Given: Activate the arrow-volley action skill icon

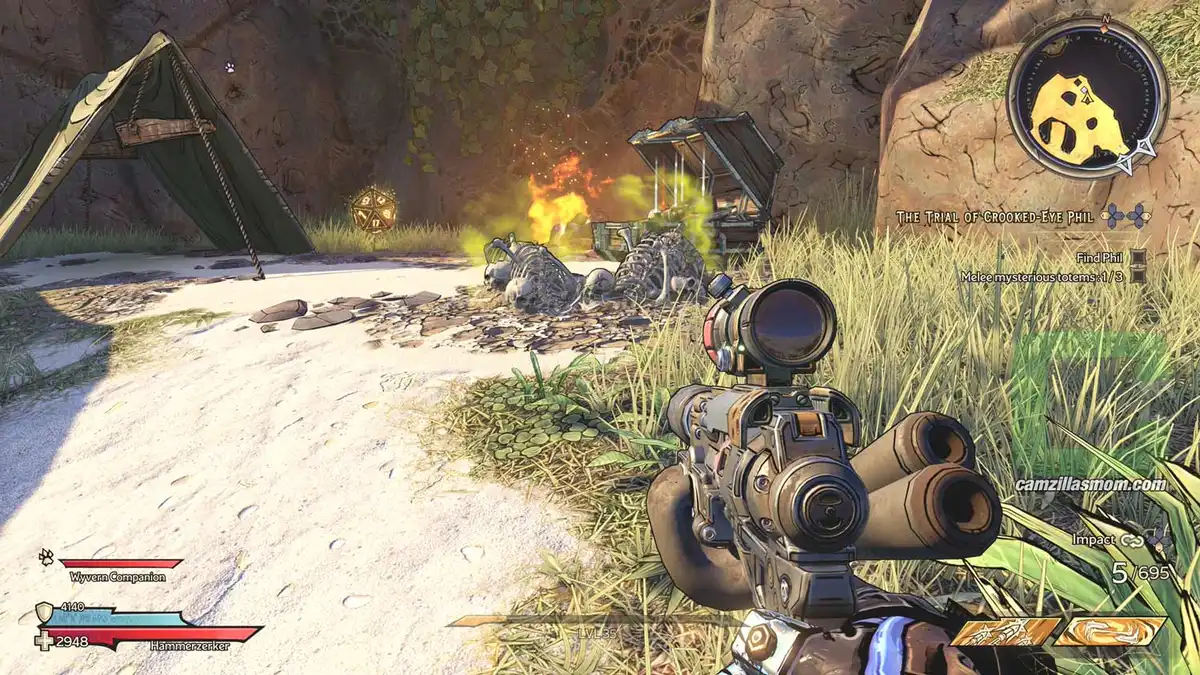Looking at the screenshot, I should click(1004, 631).
